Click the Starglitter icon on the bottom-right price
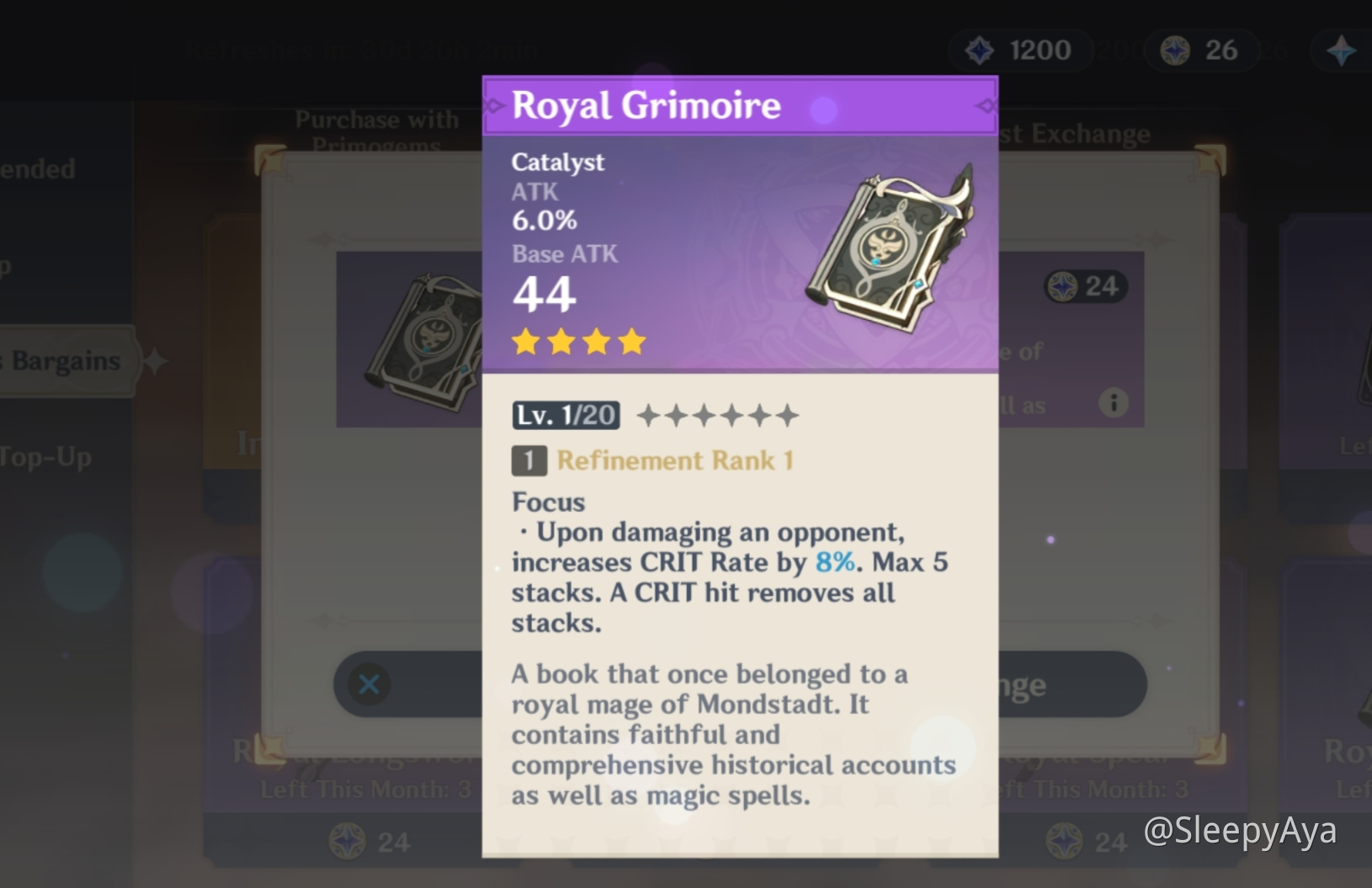The height and width of the screenshot is (888, 1372). (1063, 842)
